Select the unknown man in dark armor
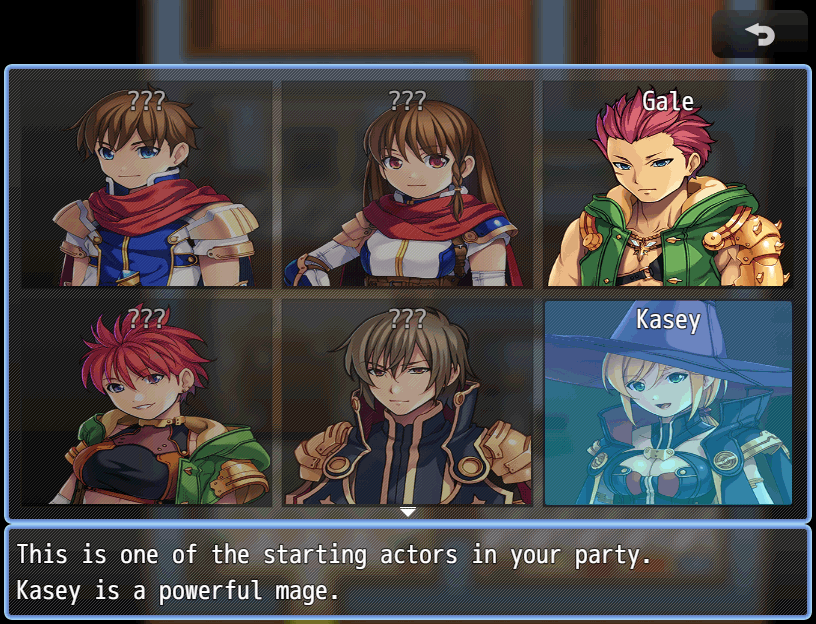The image size is (816, 624). (x=407, y=403)
